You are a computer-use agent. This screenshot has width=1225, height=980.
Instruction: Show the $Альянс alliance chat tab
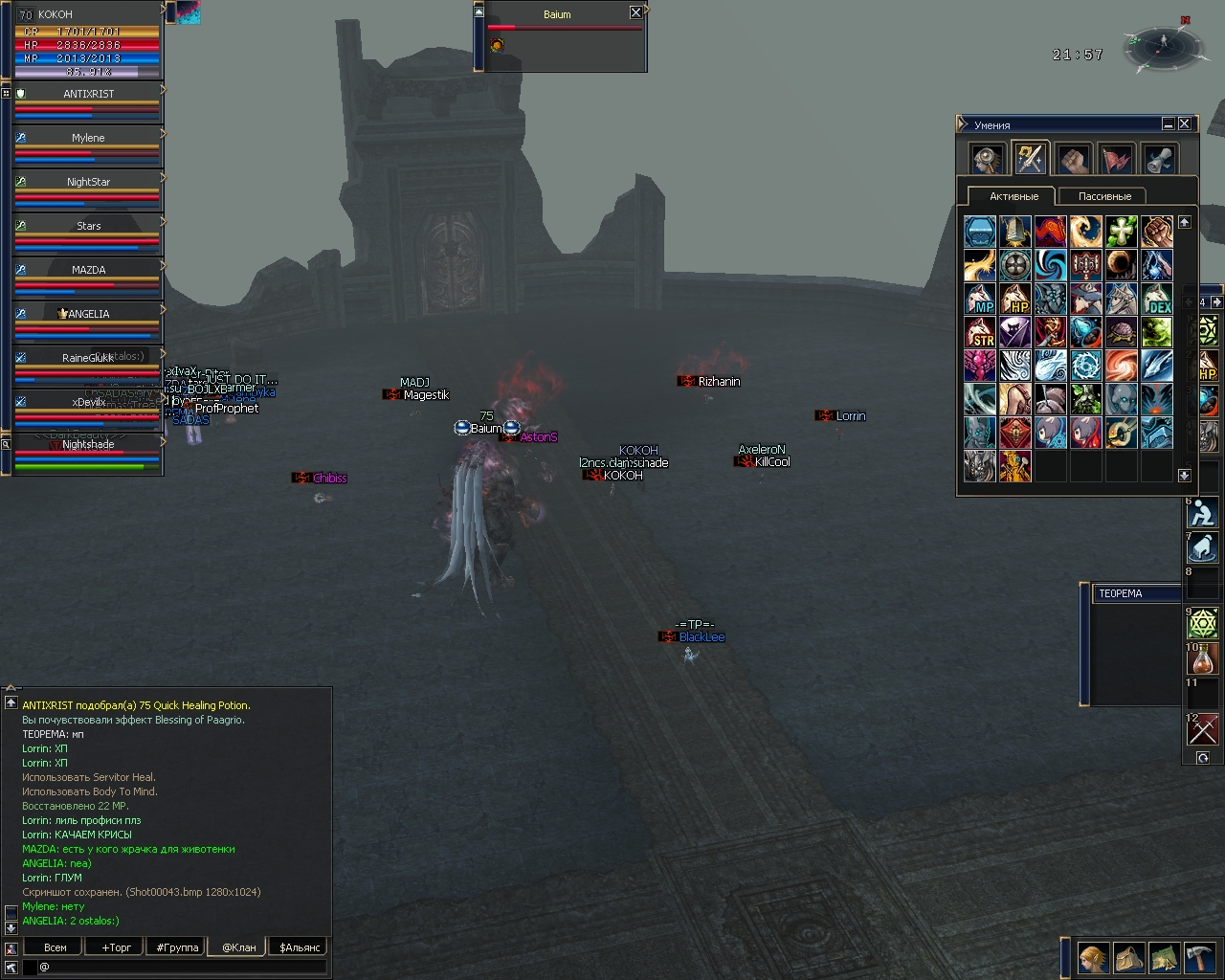(x=300, y=947)
